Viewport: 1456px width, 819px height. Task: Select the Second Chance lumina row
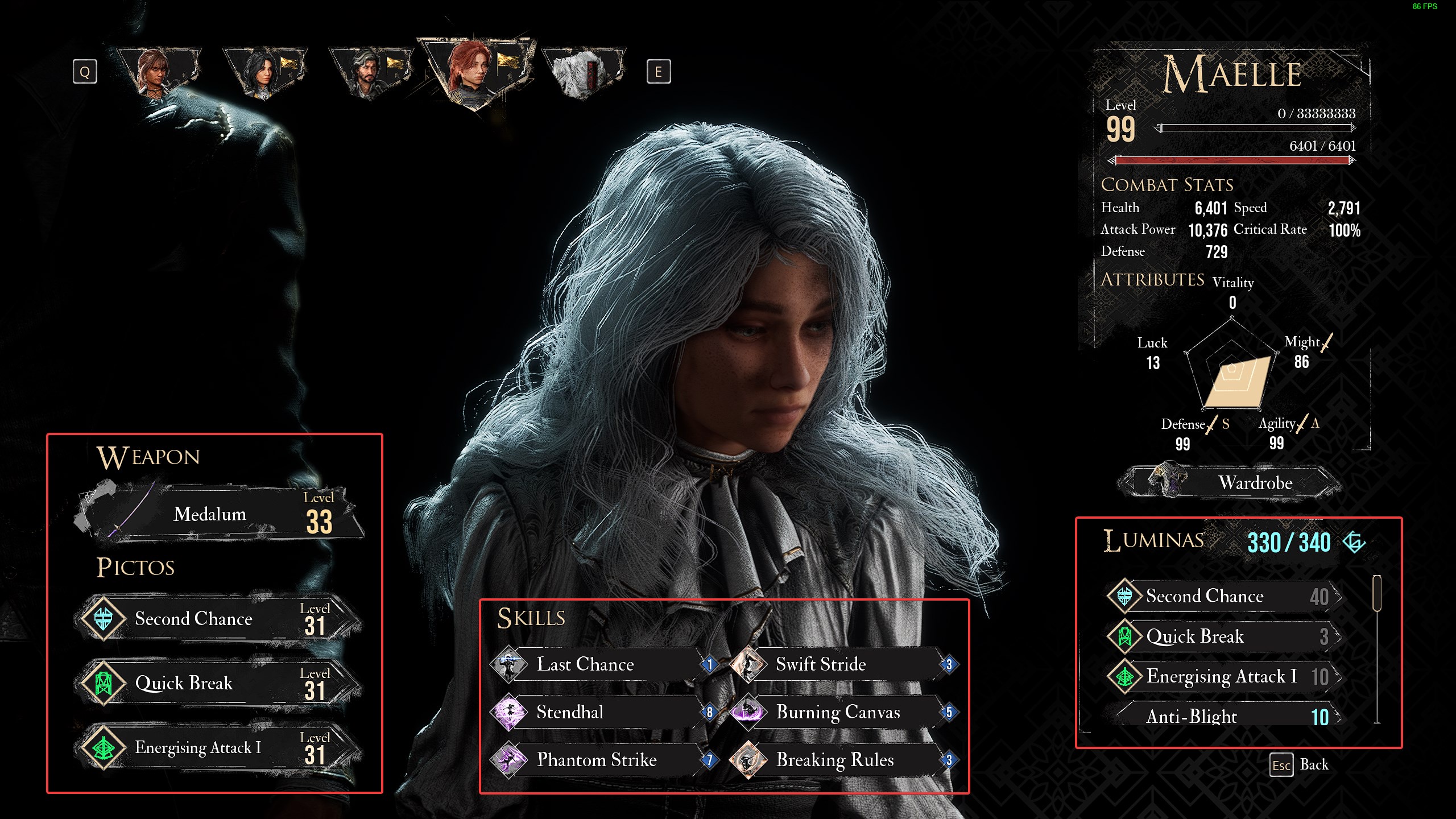(x=1223, y=596)
